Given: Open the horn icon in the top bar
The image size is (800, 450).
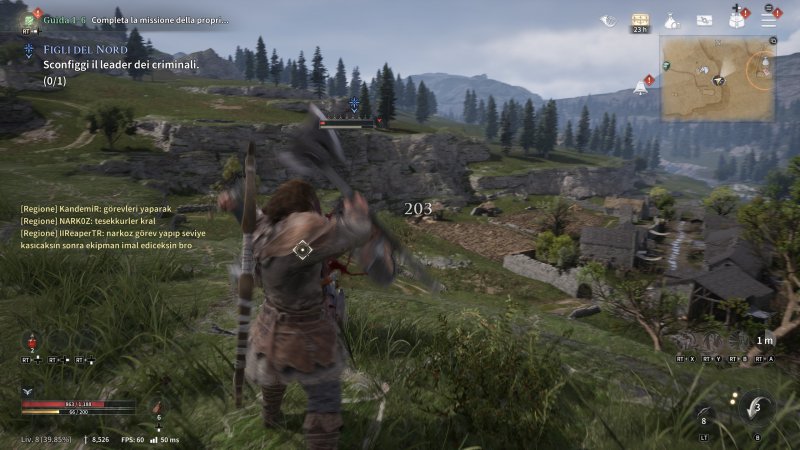Looking at the screenshot, I should click(608, 20).
